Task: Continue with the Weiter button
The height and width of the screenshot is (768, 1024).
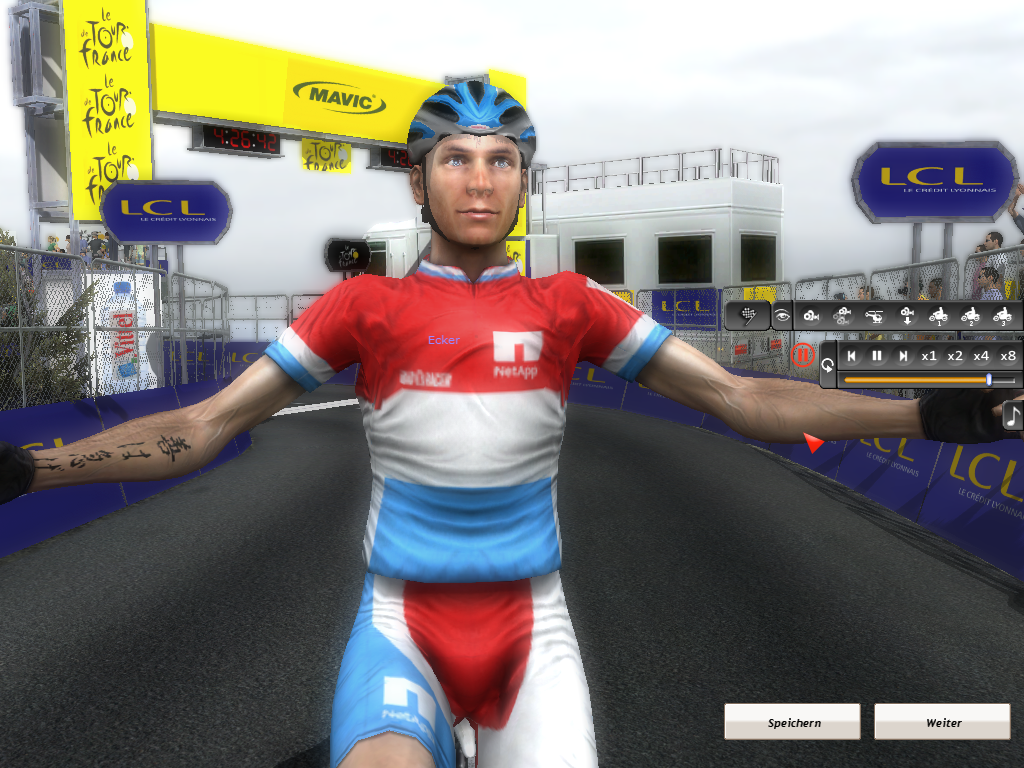Action: point(942,722)
